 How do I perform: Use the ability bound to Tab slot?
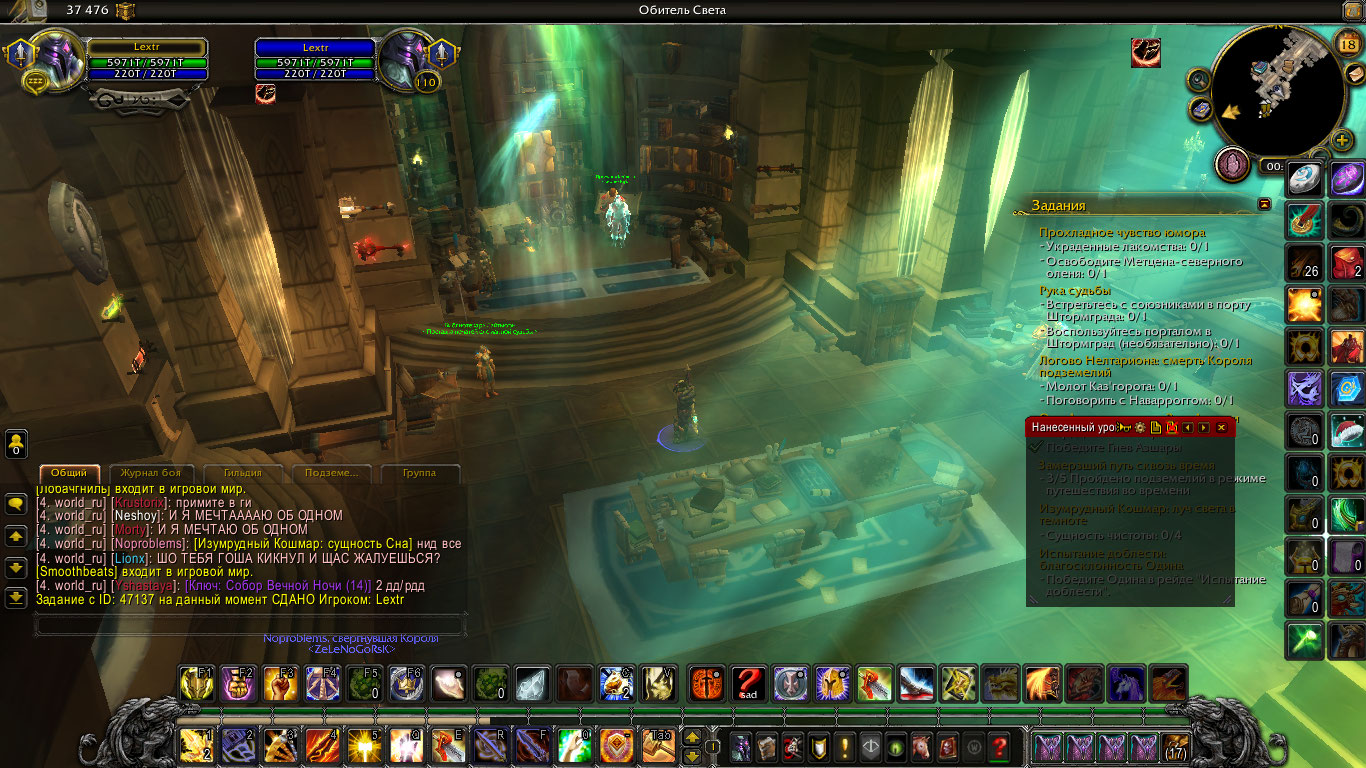coord(660,746)
